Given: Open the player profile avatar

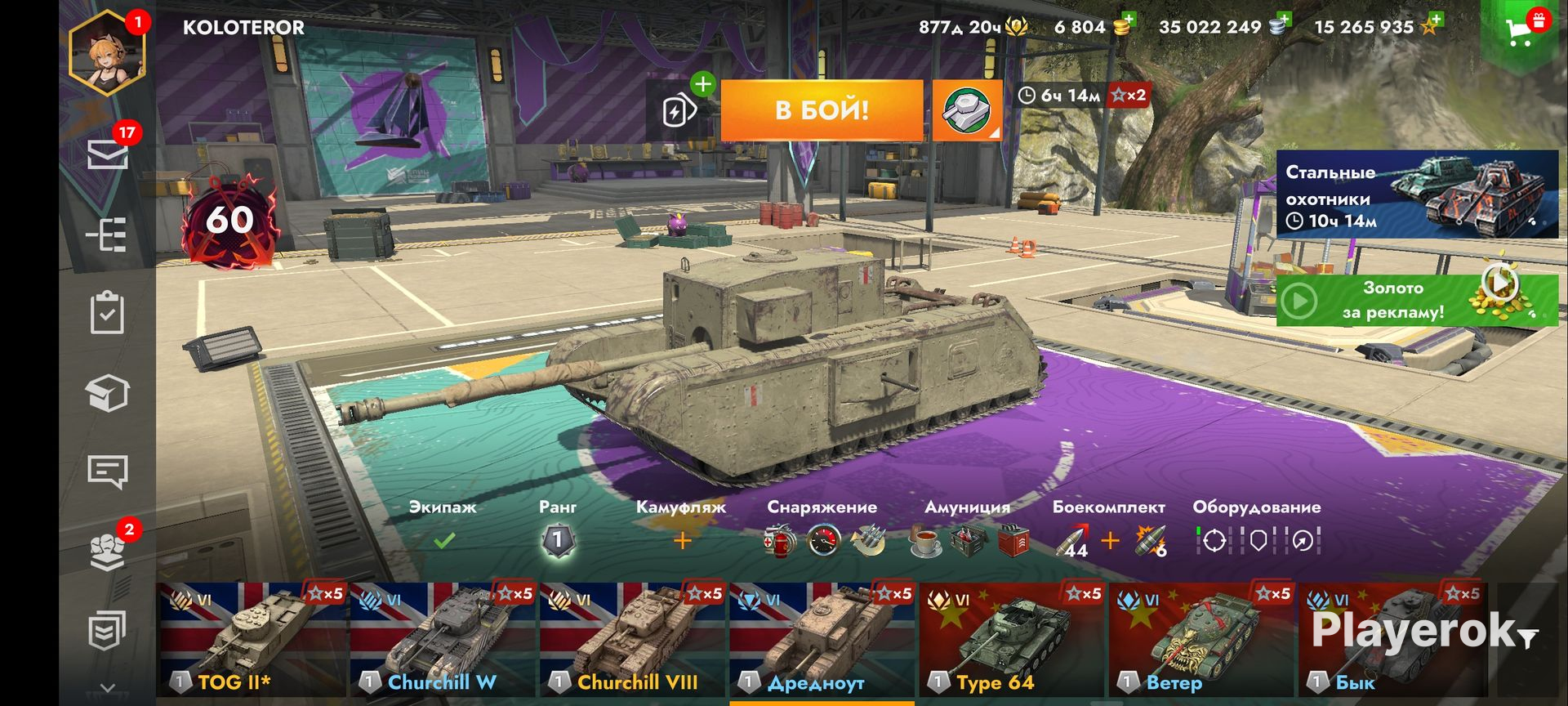Looking at the screenshot, I should tap(108, 54).
